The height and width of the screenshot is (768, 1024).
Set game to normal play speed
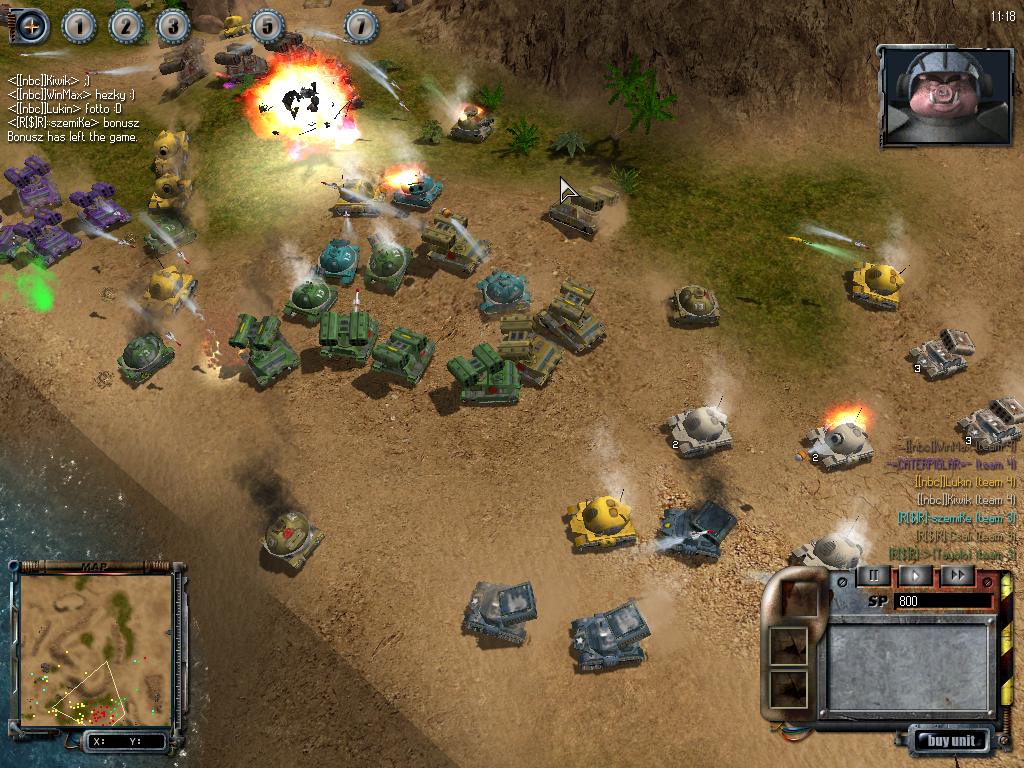(x=915, y=575)
